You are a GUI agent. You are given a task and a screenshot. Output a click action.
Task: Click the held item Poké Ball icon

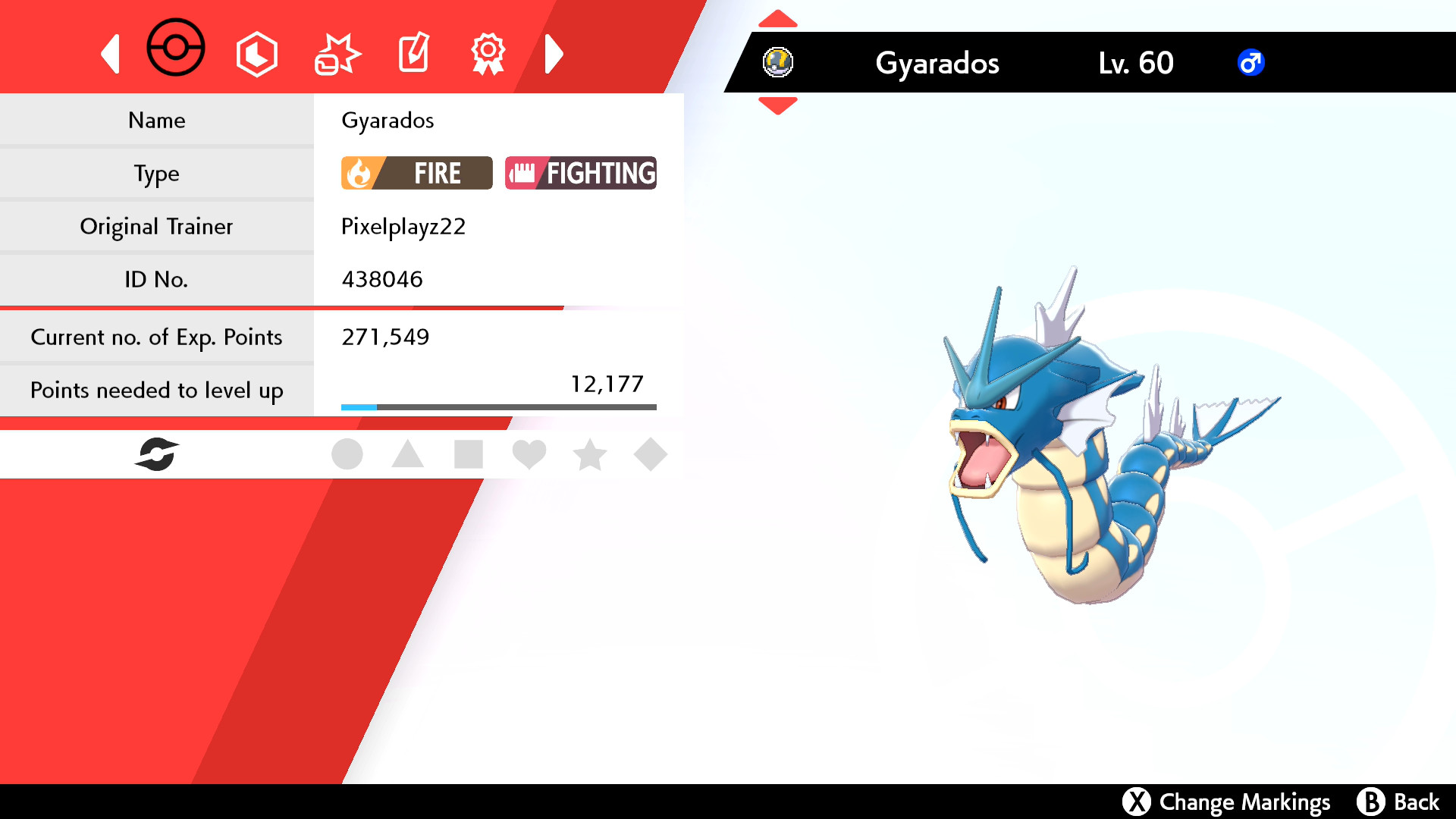(779, 63)
